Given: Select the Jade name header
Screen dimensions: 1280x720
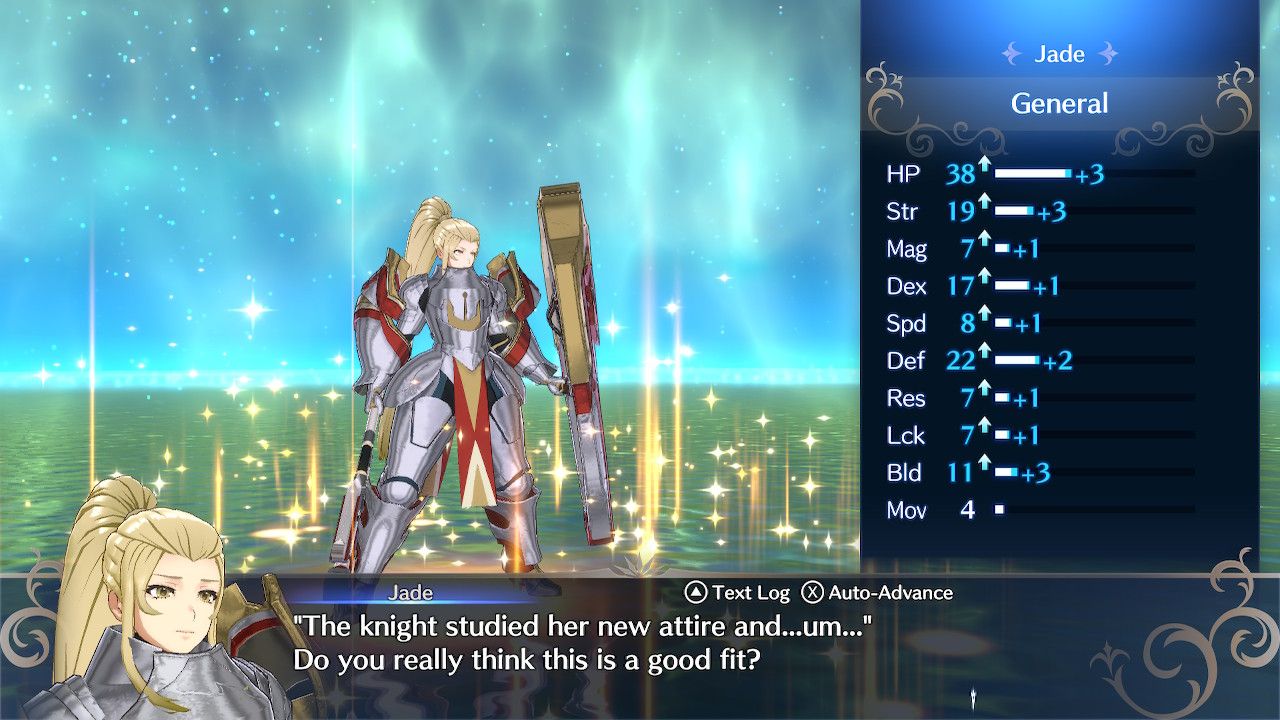Looking at the screenshot, I should tap(1059, 54).
